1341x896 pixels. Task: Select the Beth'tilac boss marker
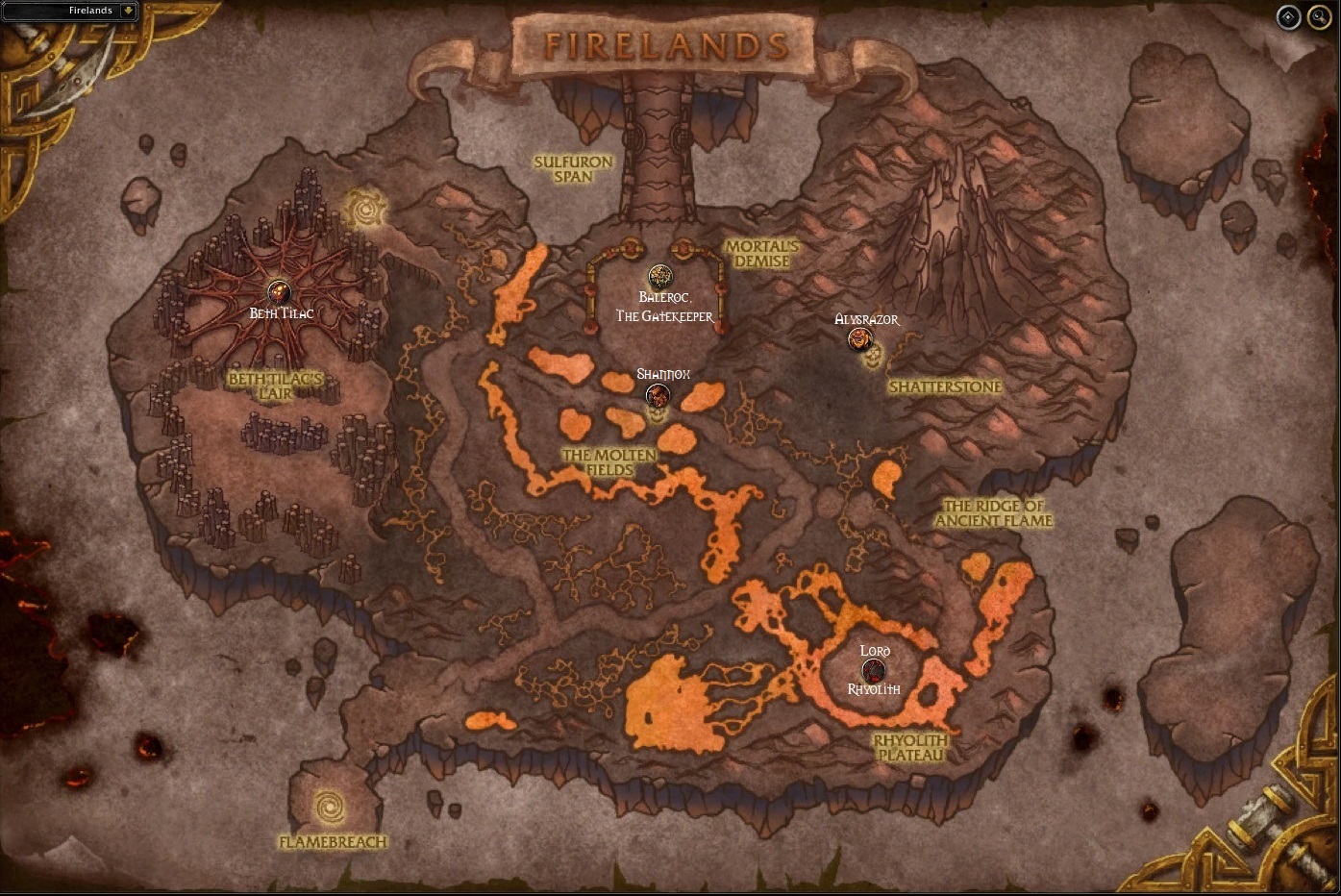279,291
